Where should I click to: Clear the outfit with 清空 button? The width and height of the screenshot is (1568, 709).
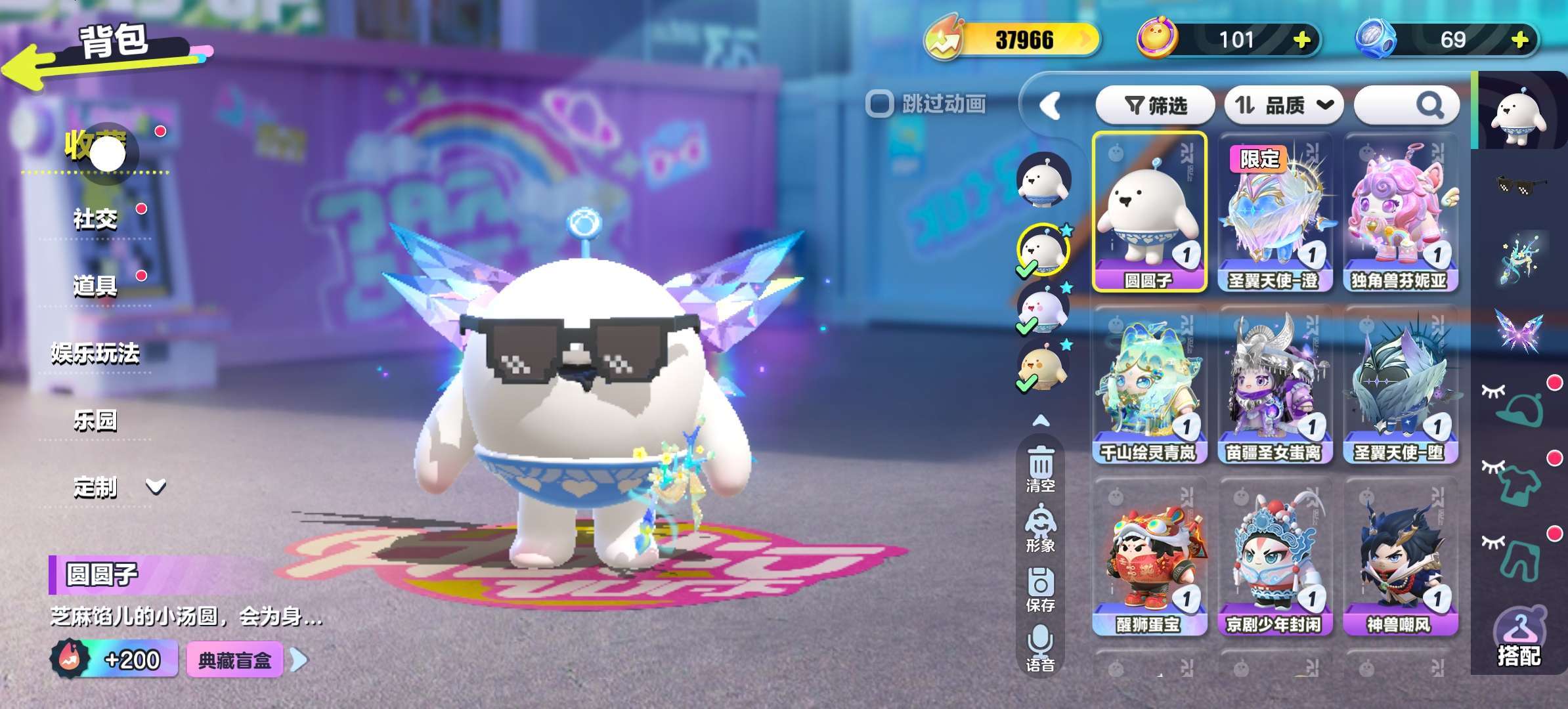click(1041, 469)
